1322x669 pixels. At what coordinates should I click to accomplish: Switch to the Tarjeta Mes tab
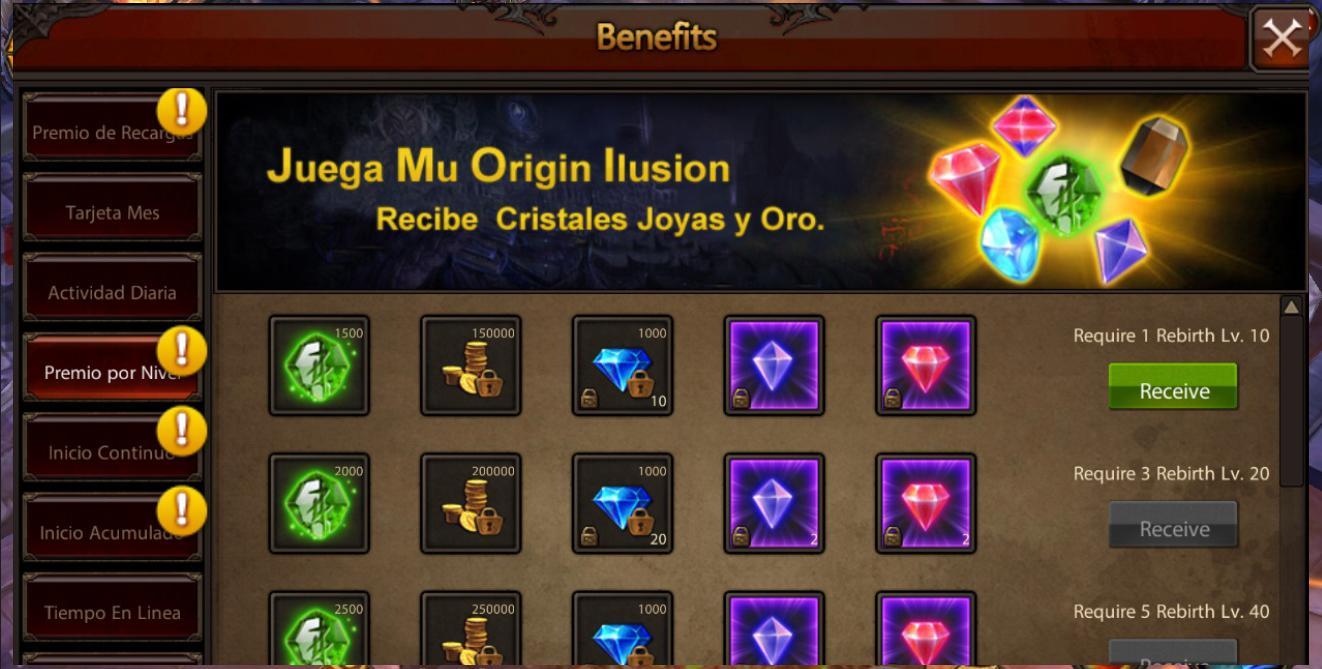[x=112, y=213]
